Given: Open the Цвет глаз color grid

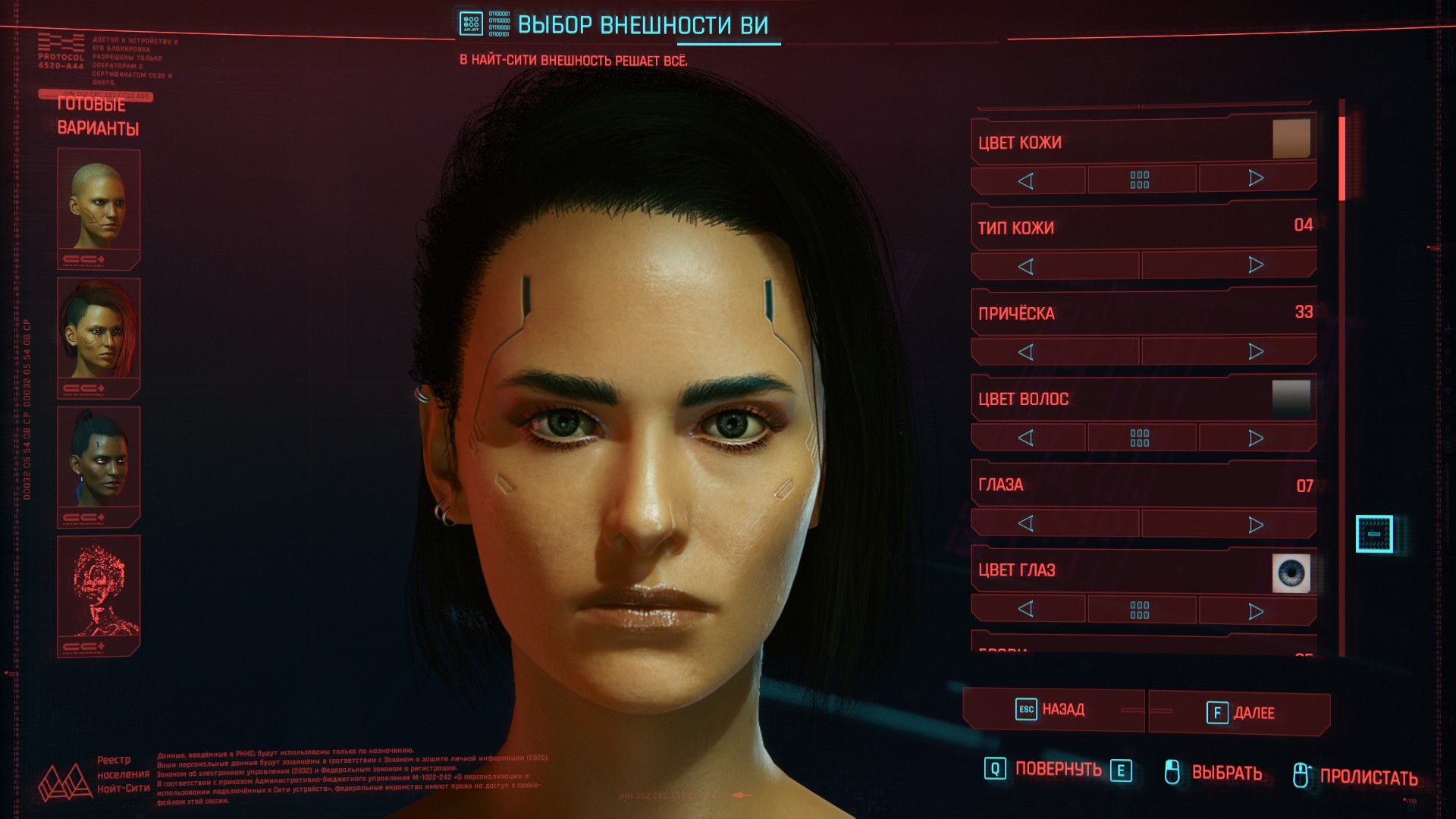Looking at the screenshot, I should pyautogui.click(x=1140, y=610).
